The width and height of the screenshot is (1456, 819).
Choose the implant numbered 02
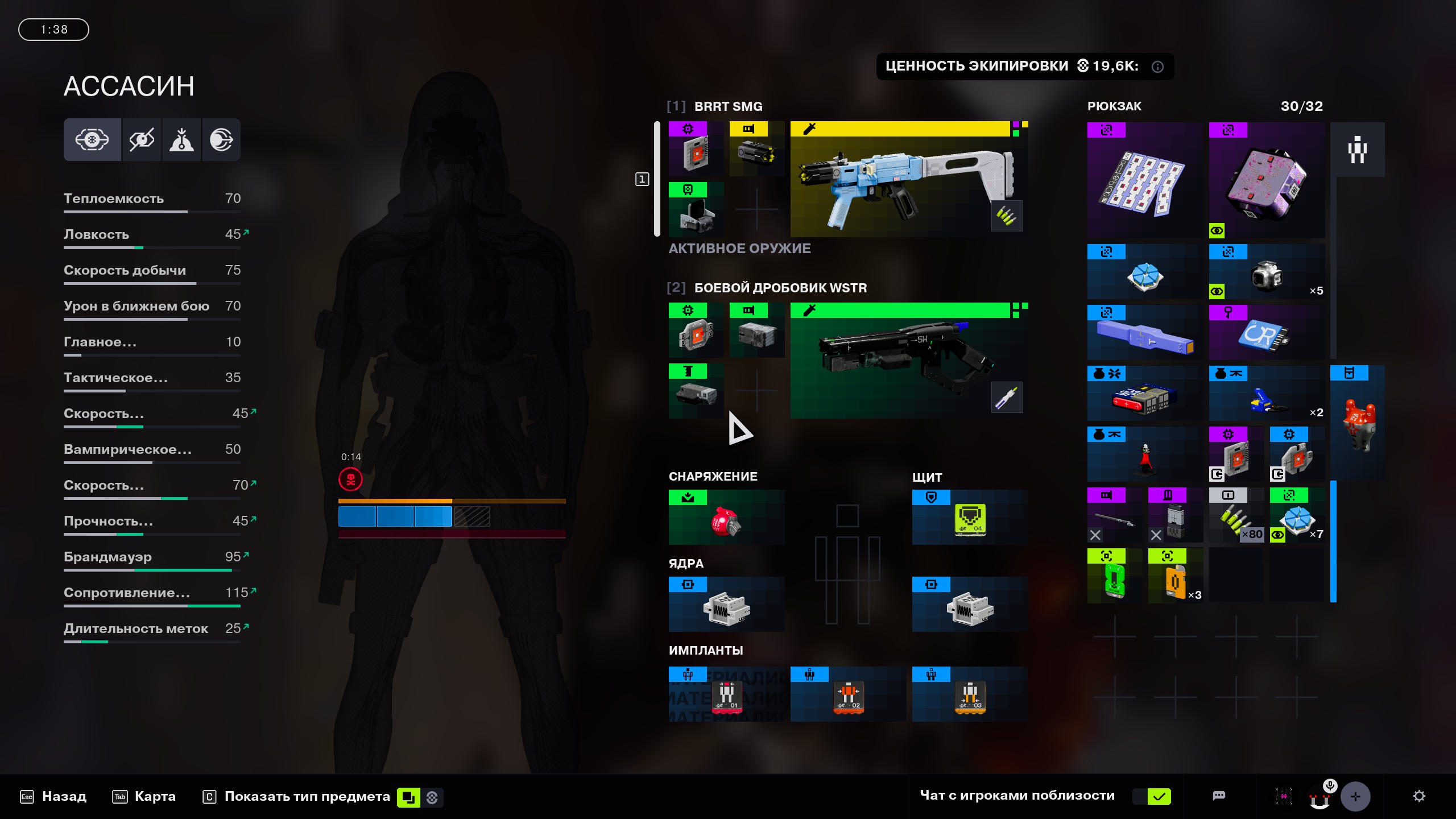(848, 694)
